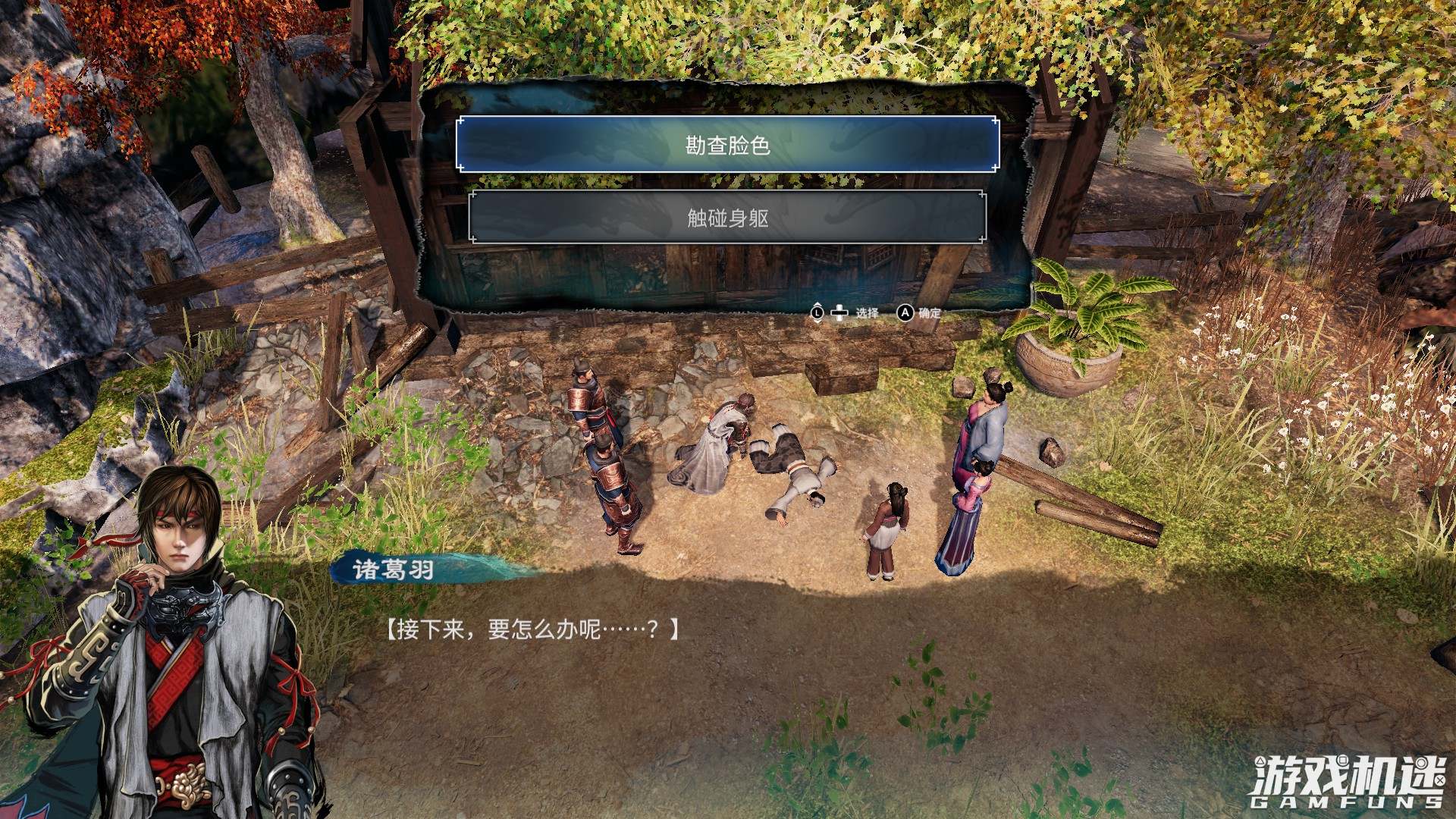1456x819 pixels.
Task: Click the D-pad plus icon beside 选择
Action: click(x=839, y=312)
